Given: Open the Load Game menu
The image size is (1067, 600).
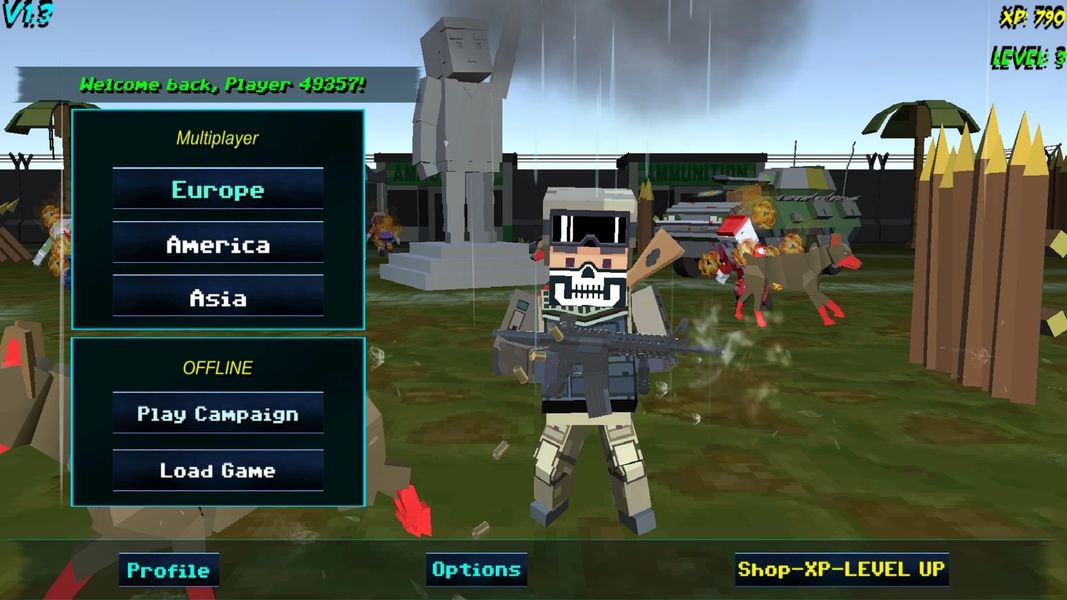Looking at the screenshot, I should (x=218, y=470).
